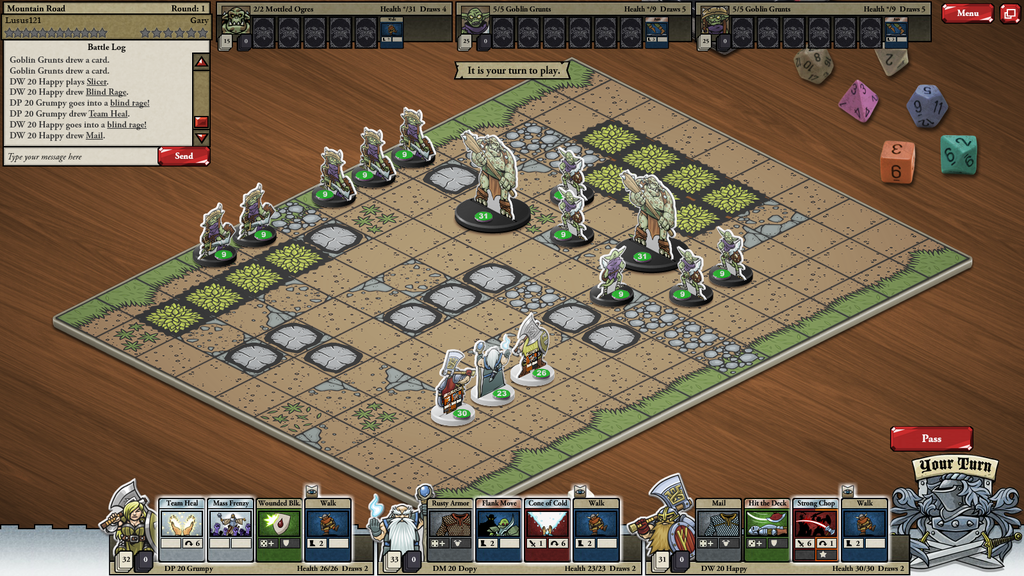Toggle the windowed mode button beside Menu
The width and height of the screenshot is (1024, 576).
click(1009, 13)
